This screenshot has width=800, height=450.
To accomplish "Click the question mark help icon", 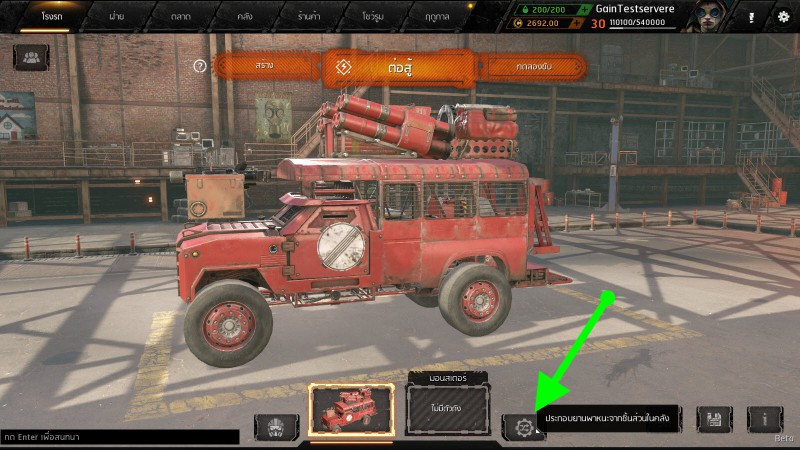I will click(x=200, y=66).
